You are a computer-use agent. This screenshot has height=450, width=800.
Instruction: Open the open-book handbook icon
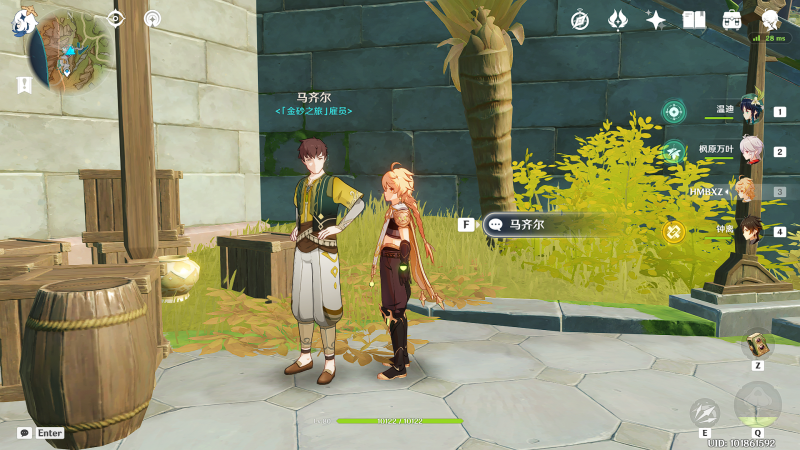[x=694, y=20]
